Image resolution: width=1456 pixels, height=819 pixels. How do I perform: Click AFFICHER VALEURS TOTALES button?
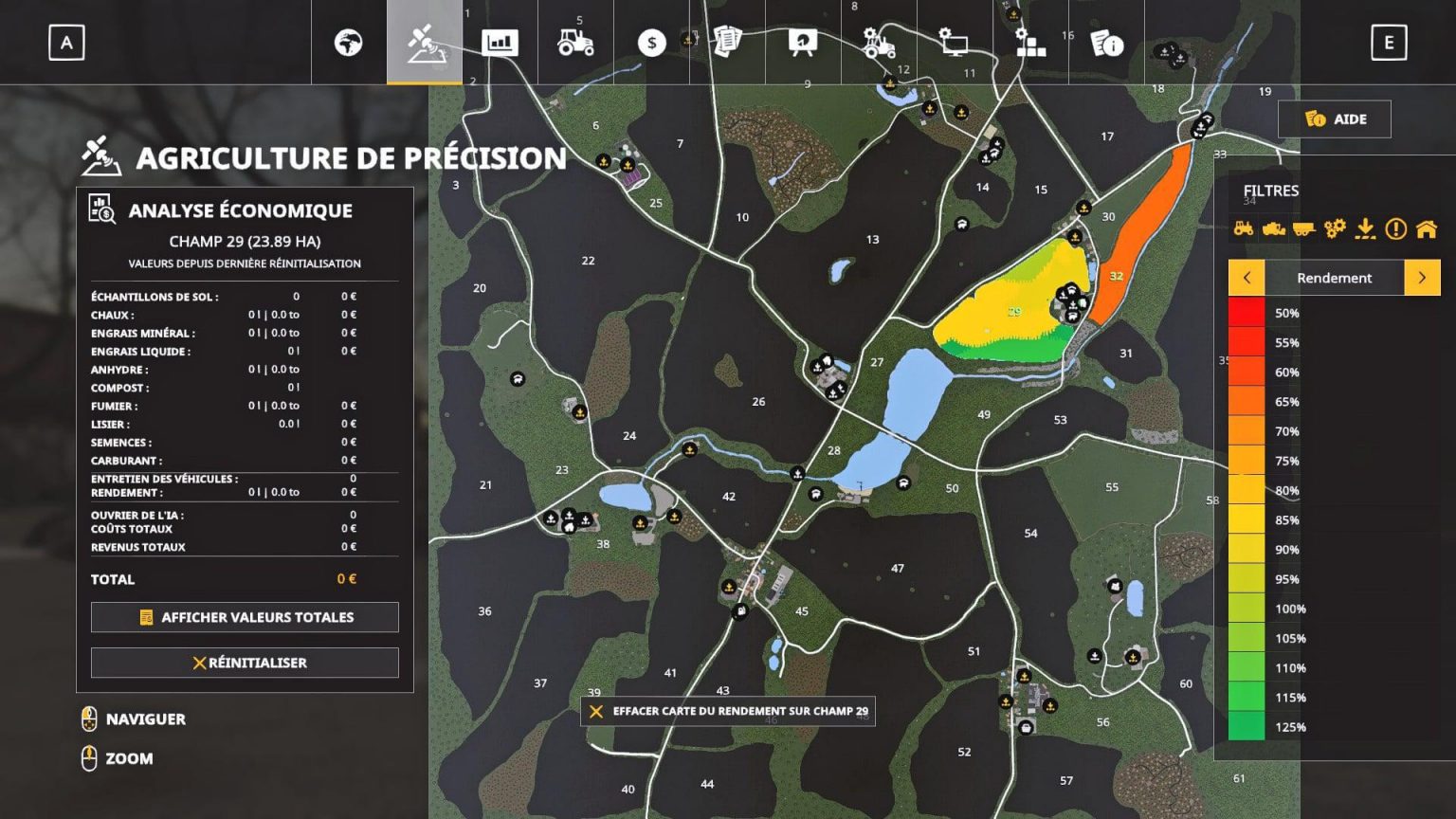pos(245,617)
